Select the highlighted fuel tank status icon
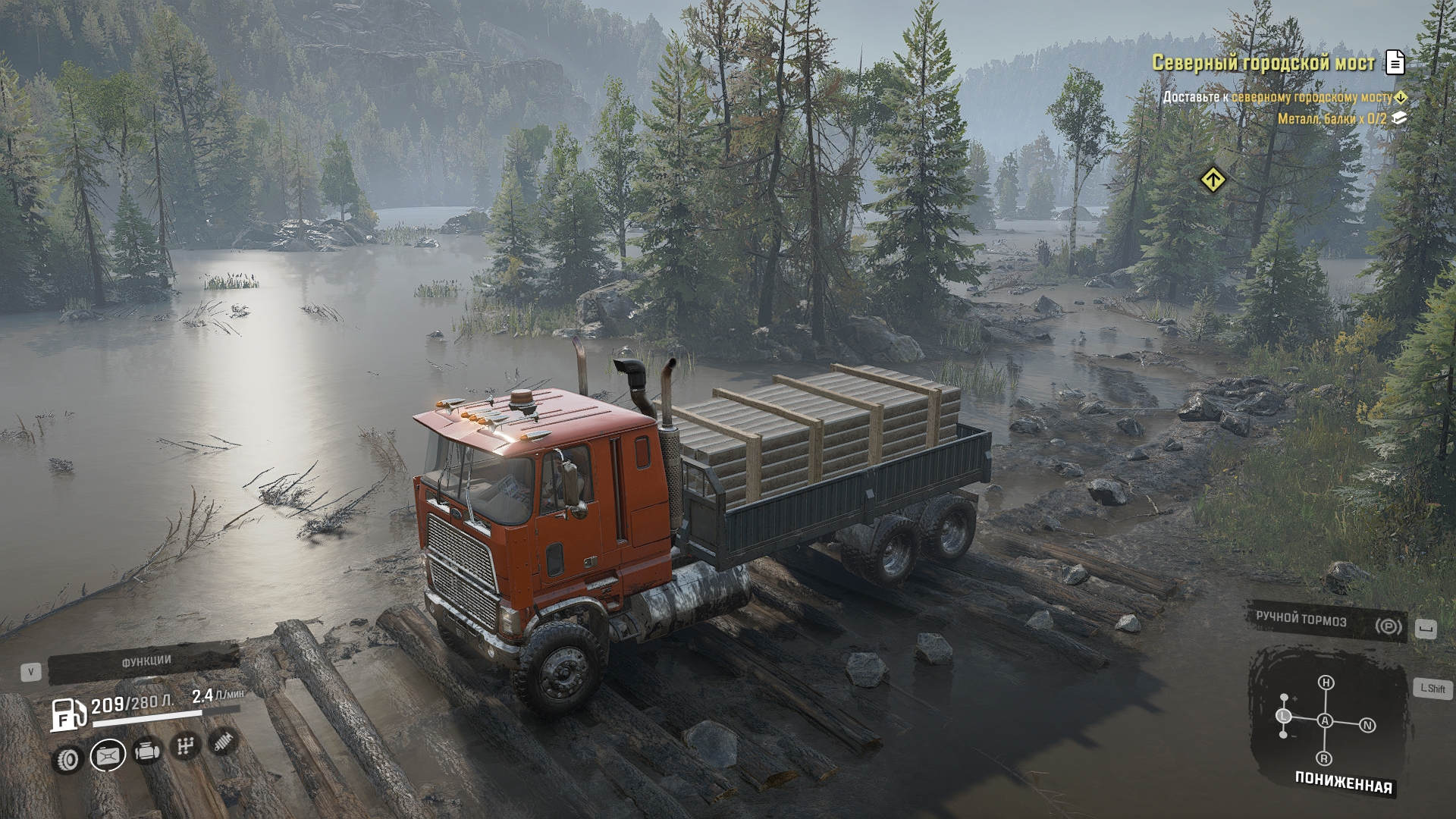The width and height of the screenshot is (1456, 819). pos(108,755)
